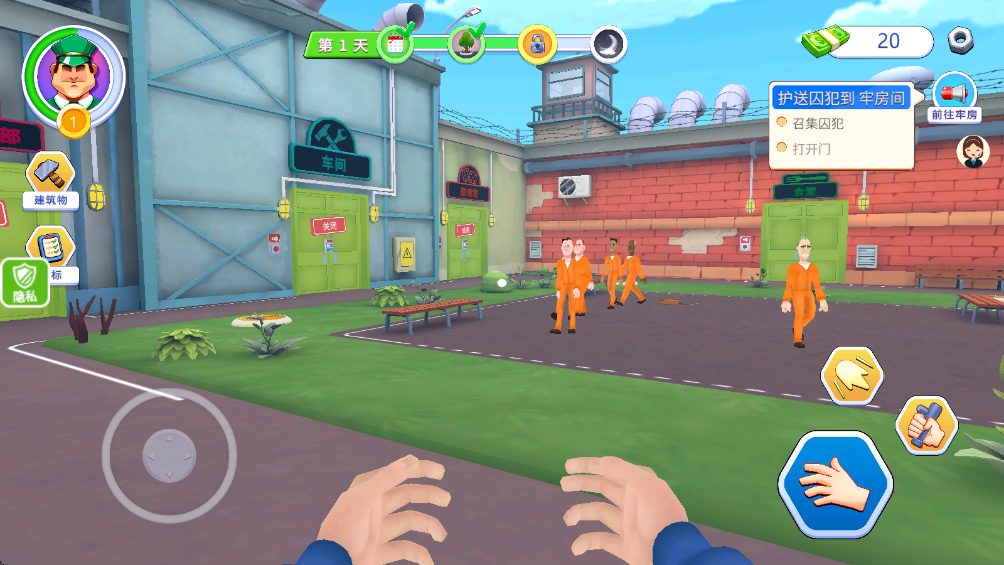Select the 召集囚犯 objective
The image size is (1004, 565).
(817, 124)
